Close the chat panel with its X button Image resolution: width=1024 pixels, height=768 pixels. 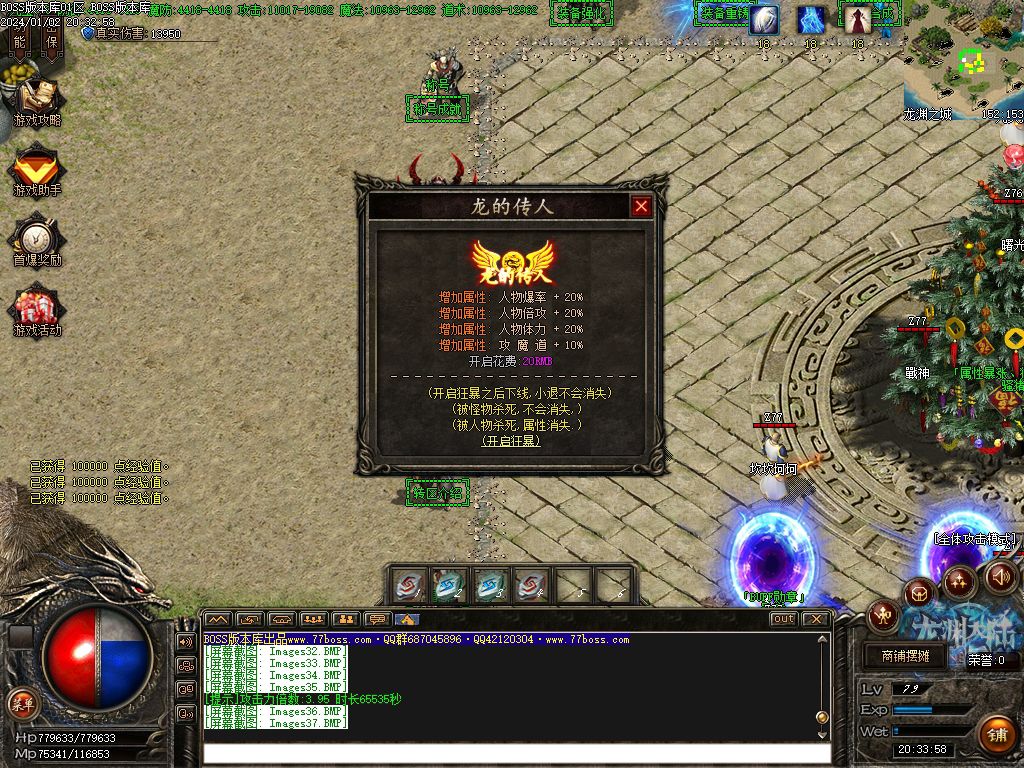click(816, 619)
